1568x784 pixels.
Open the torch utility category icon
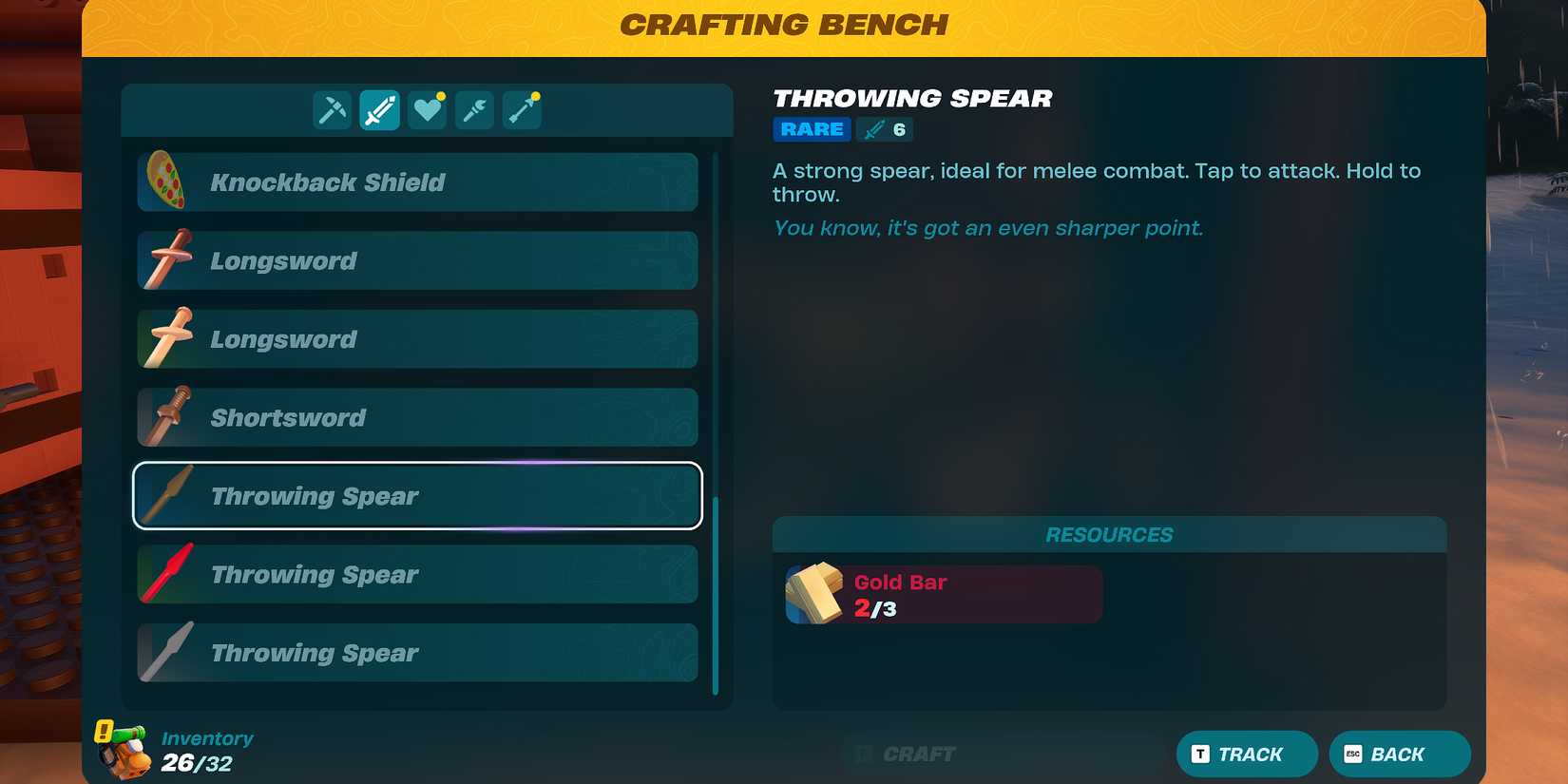point(473,108)
